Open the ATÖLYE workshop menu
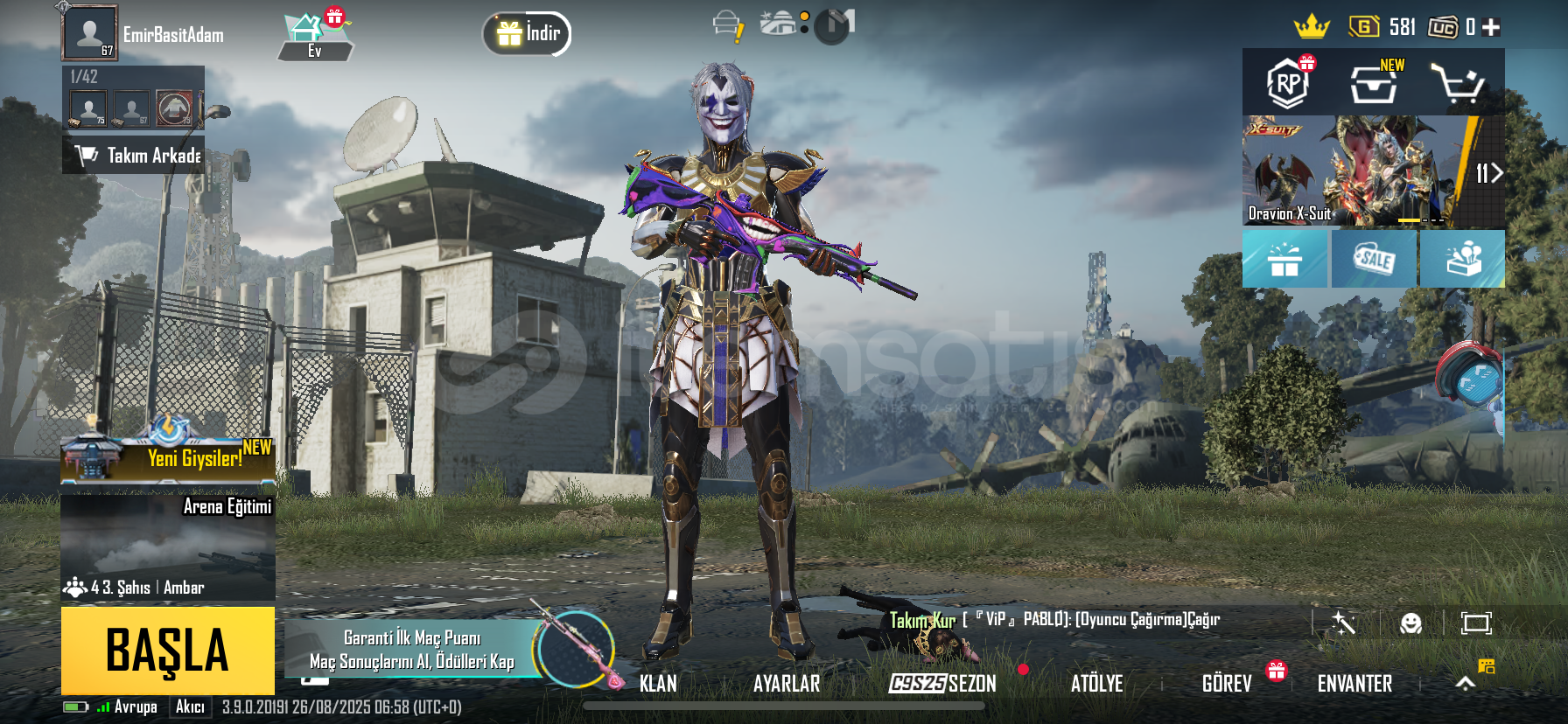This screenshot has height=724, width=1568. pos(1096,683)
